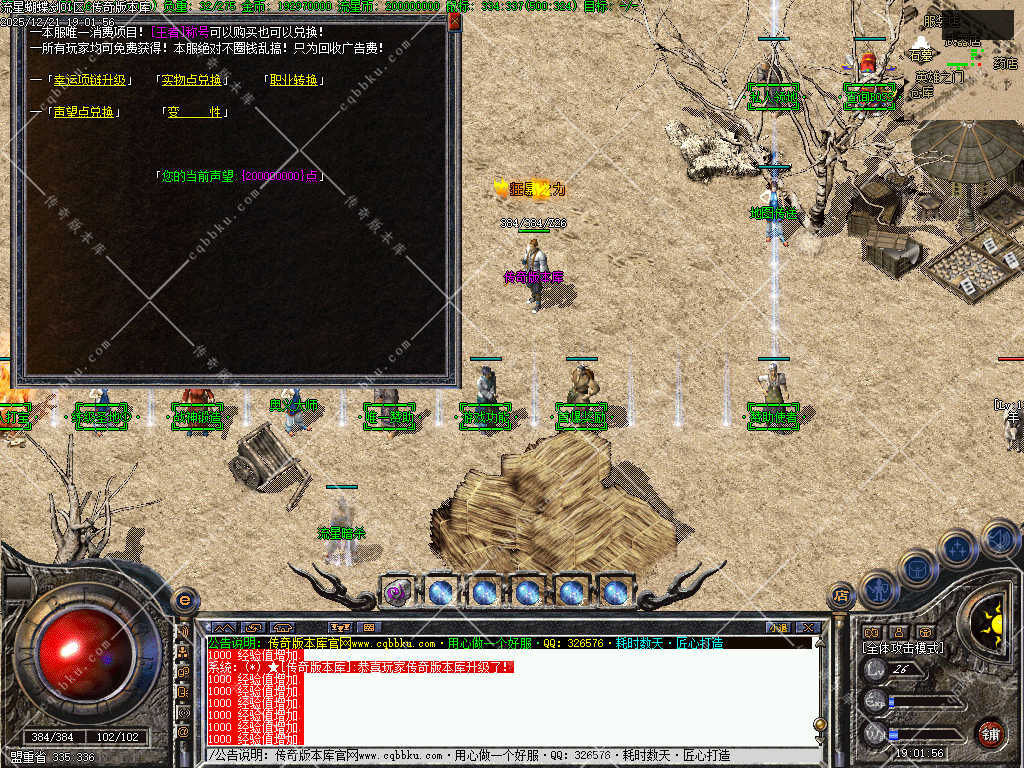
Task: Close the chat panel with X button
Action: (808, 628)
